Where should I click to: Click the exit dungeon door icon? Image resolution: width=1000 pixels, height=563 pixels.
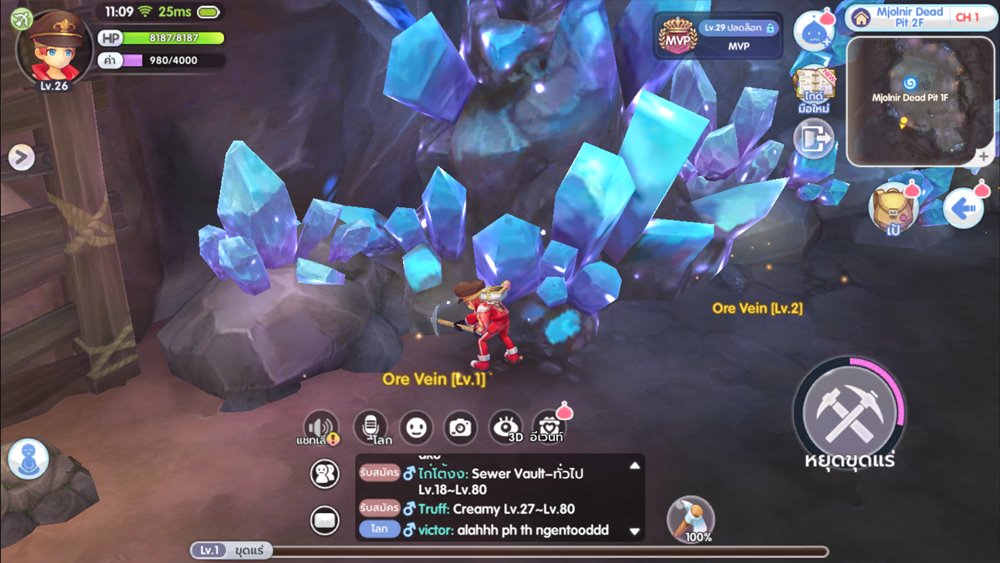pyautogui.click(x=814, y=139)
